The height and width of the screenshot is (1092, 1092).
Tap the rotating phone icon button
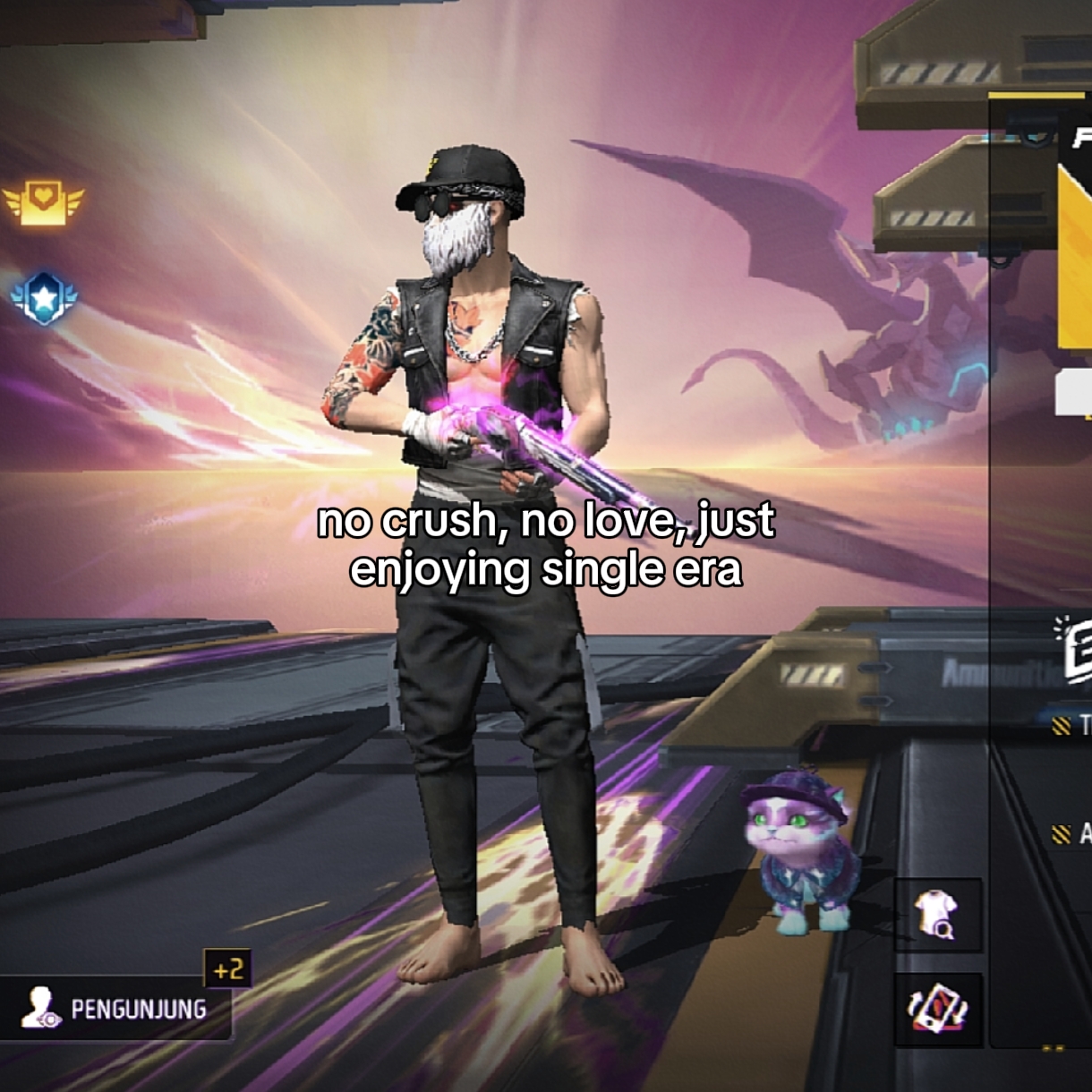tap(937, 1009)
